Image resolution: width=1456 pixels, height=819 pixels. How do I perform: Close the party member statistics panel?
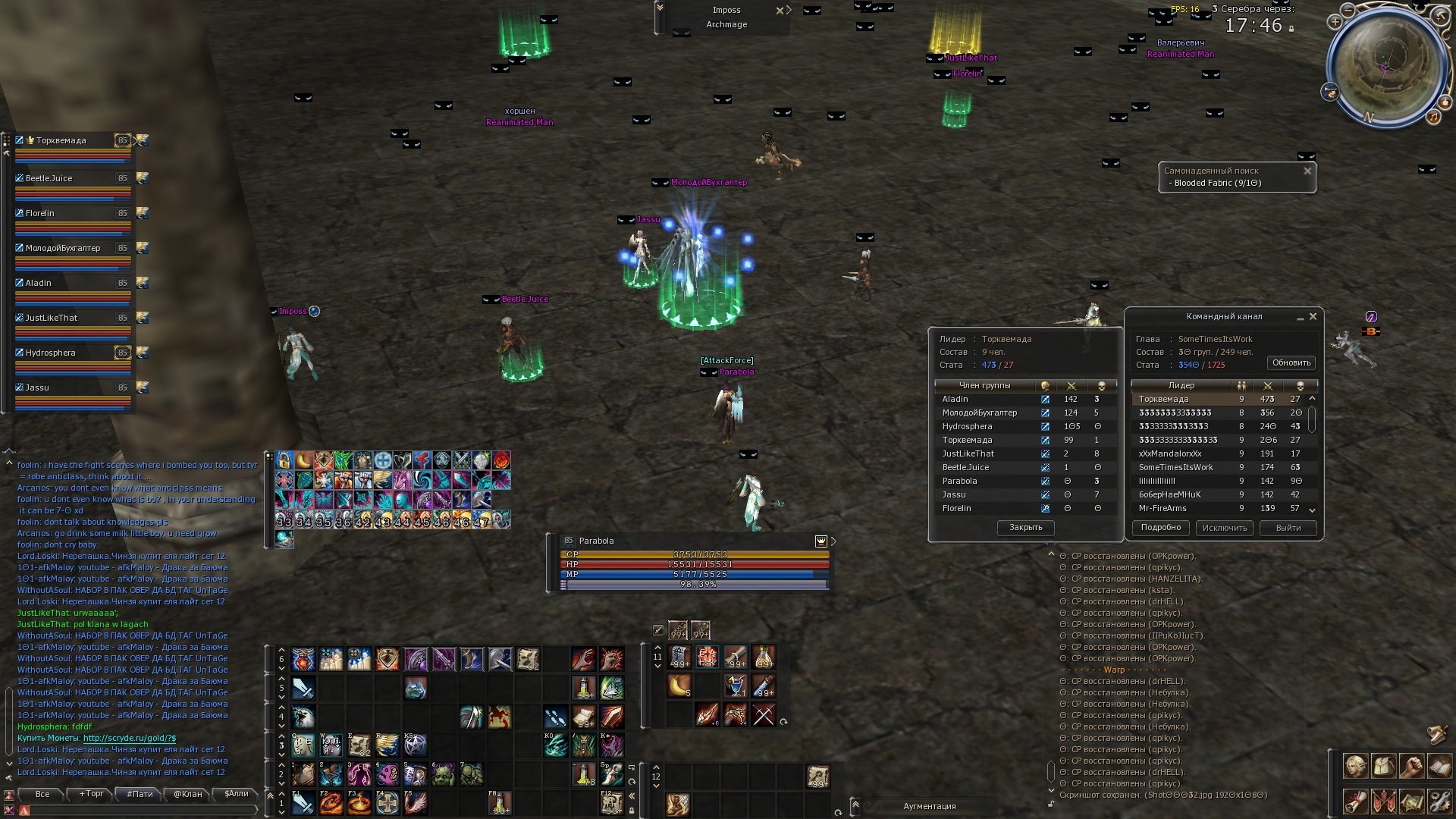(x=1025, y=528)
